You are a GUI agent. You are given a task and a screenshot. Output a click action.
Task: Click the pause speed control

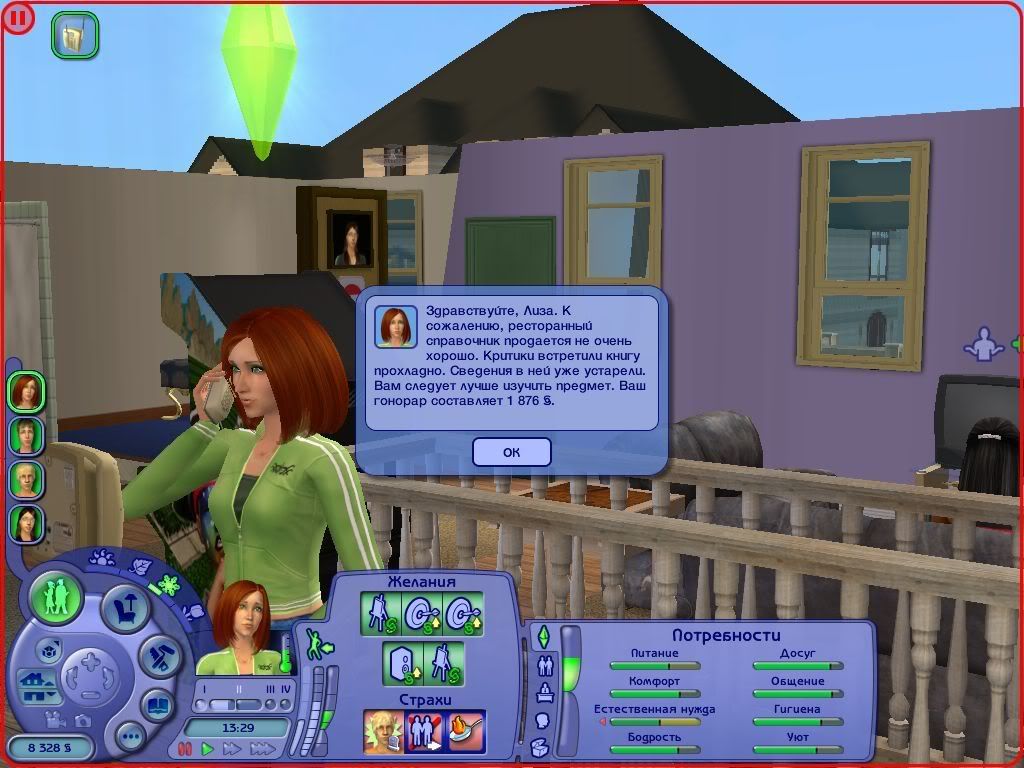pyautogui.click(x=185, y=748)
